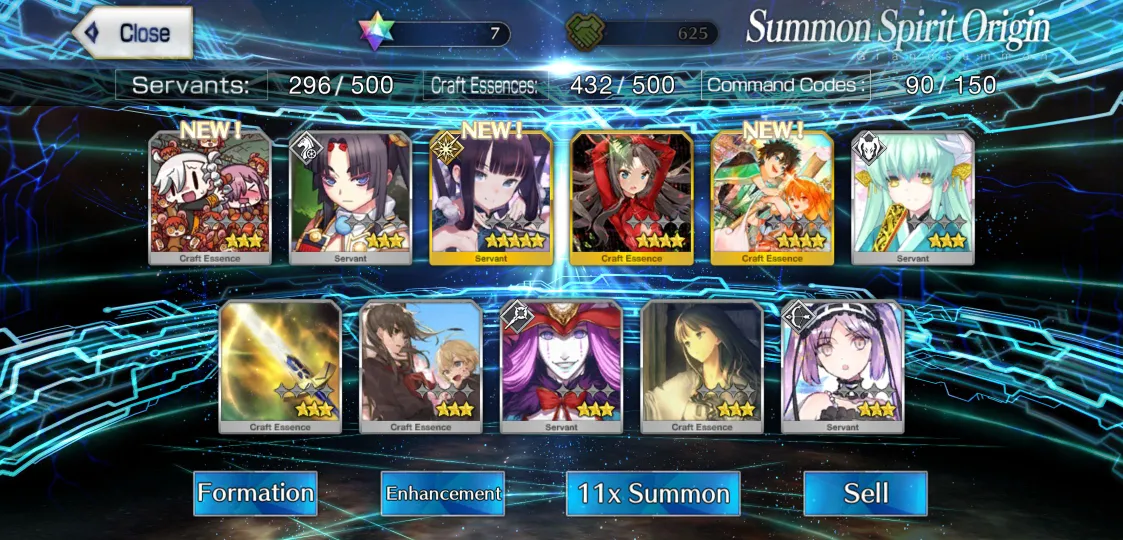Close the summon results screen
Screen dimensions: 1123x540
[132, 33]
